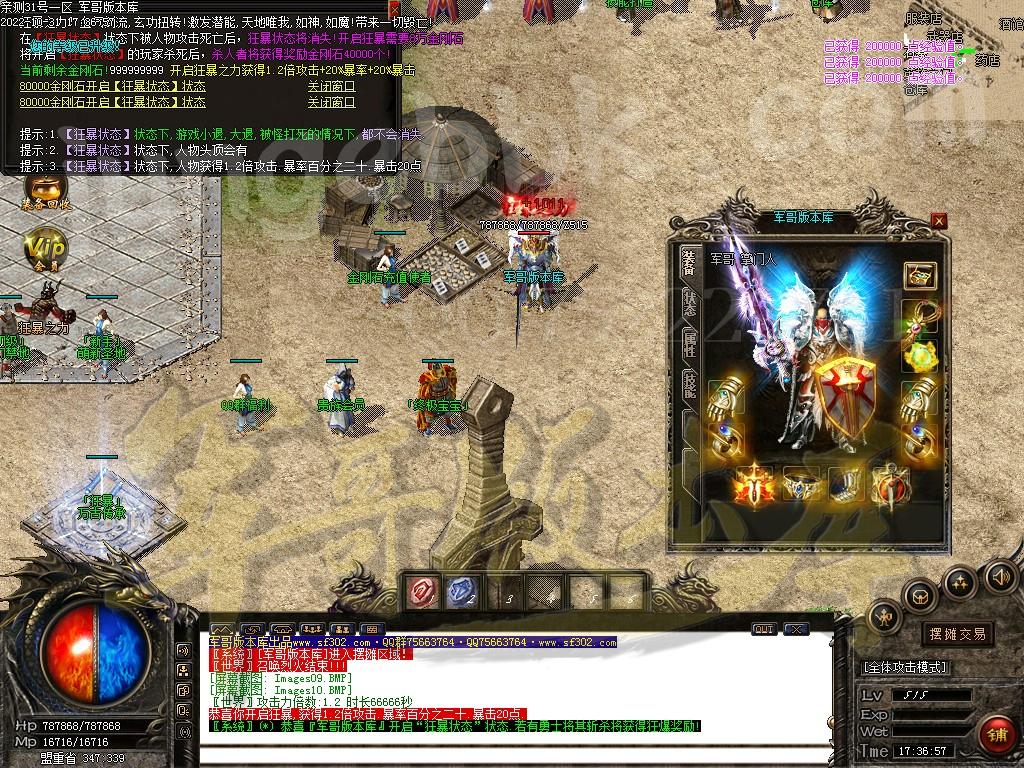The height and width of the screenshot is (768, 1024).
Task: Close the character equipment panel
Action: (x=938, y=220)
